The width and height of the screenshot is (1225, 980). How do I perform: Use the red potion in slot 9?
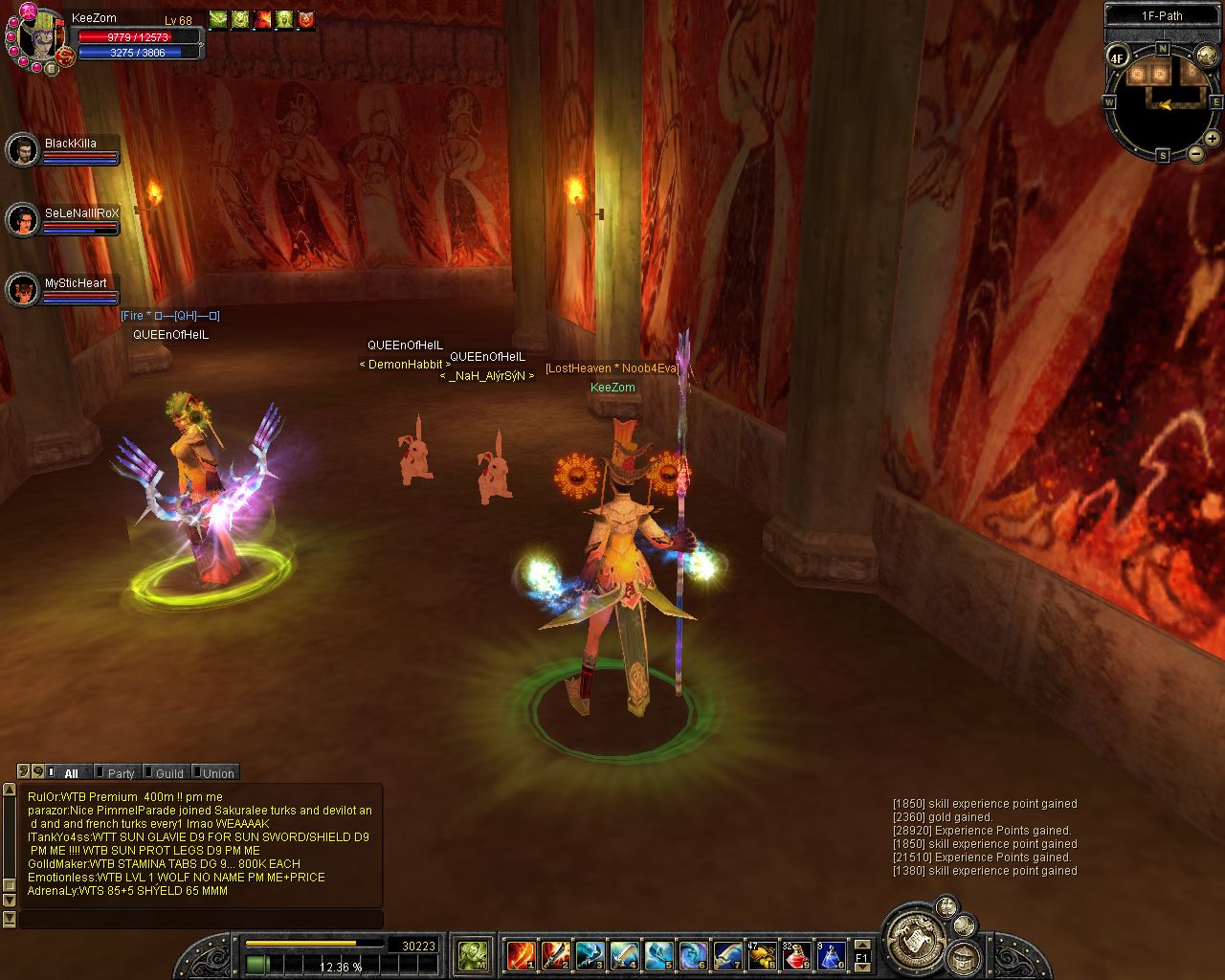(x=797, y=954)
